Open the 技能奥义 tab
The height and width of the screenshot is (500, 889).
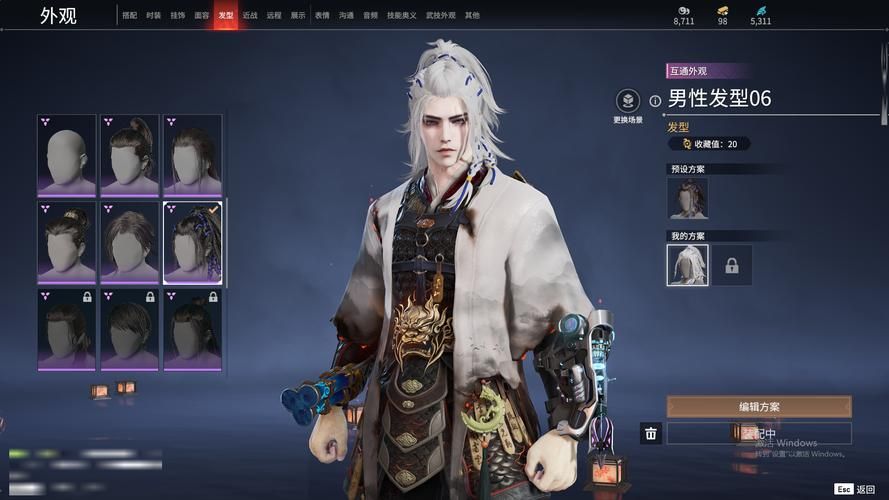point(397,16)
